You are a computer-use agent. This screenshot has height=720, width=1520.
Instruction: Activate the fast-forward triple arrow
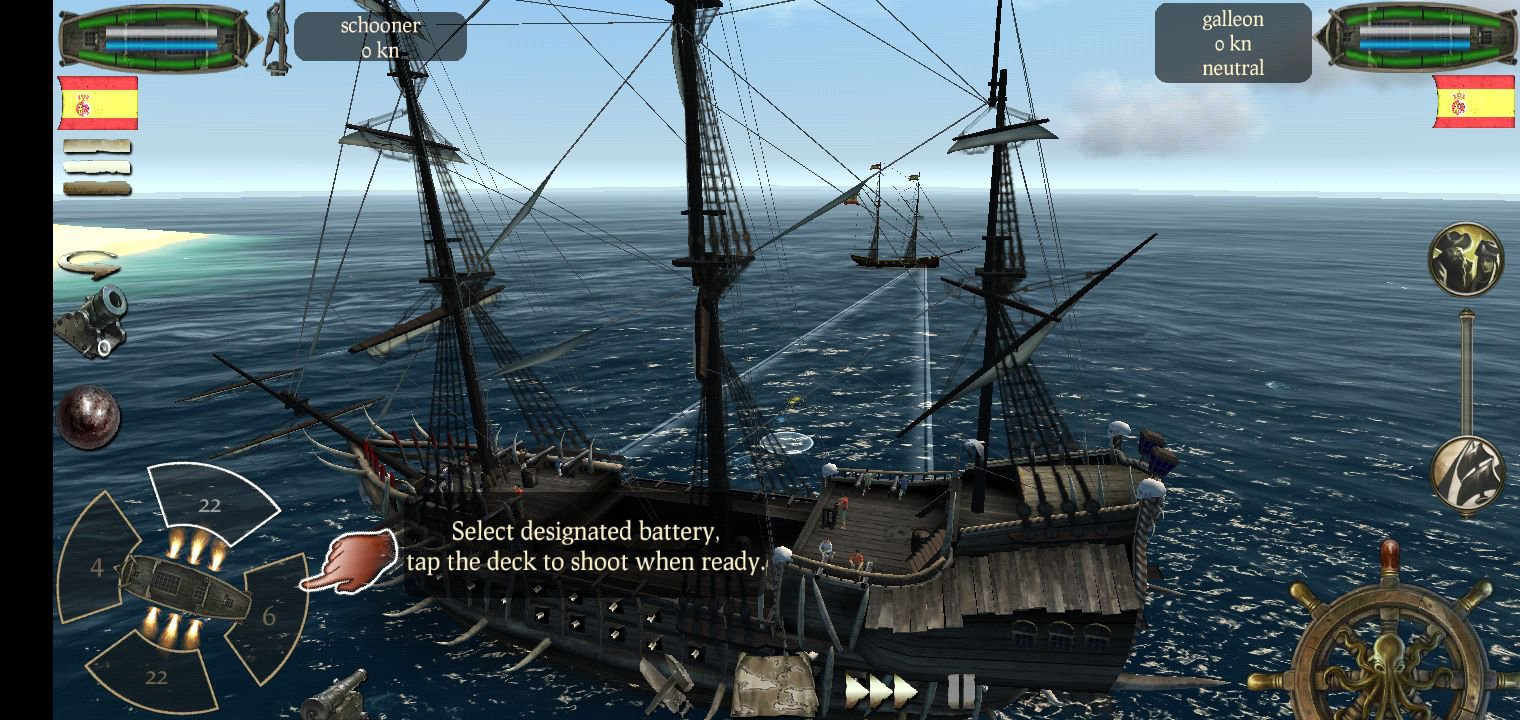pos(880,689)
